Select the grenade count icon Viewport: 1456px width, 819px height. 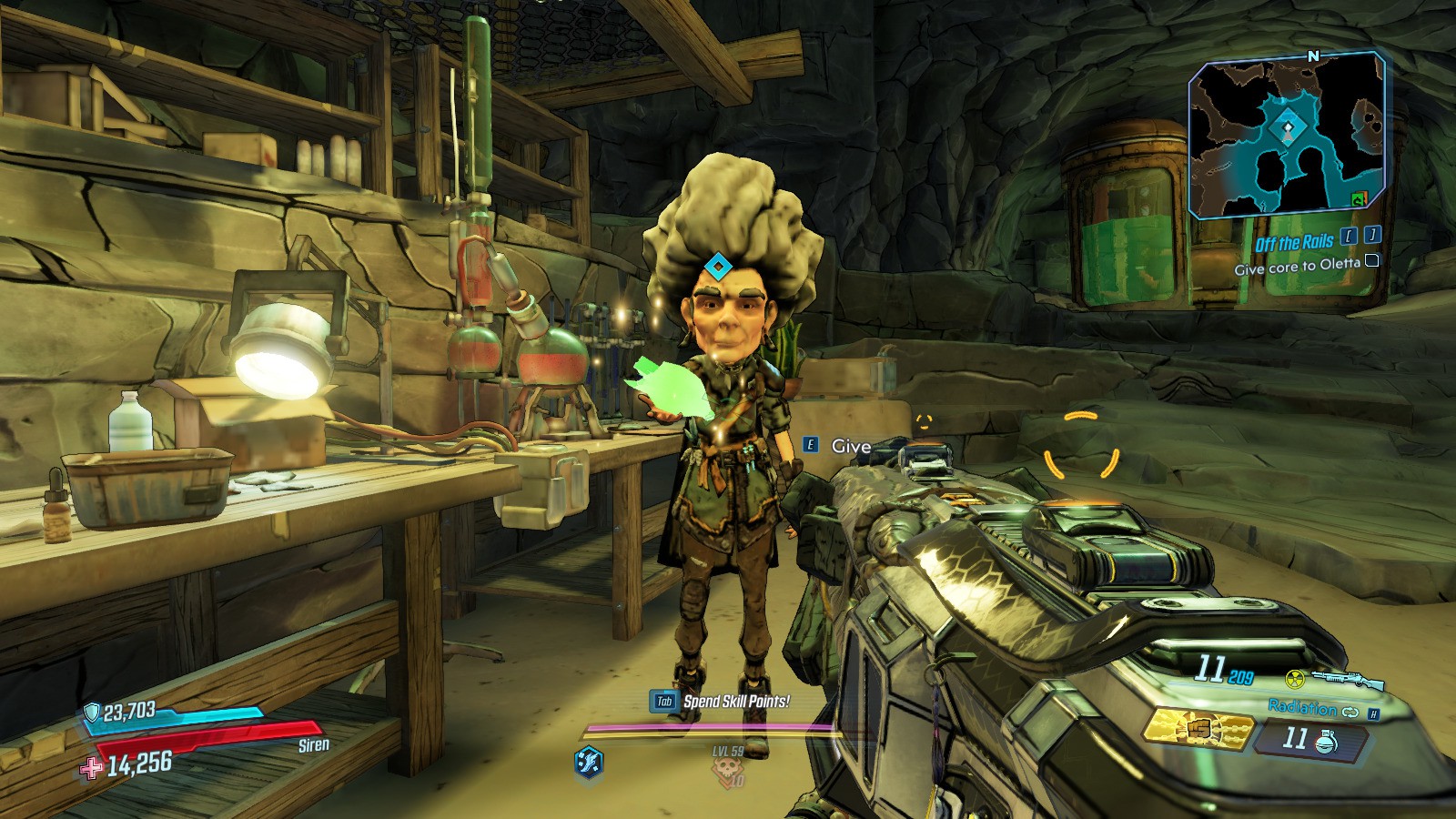1326,742
